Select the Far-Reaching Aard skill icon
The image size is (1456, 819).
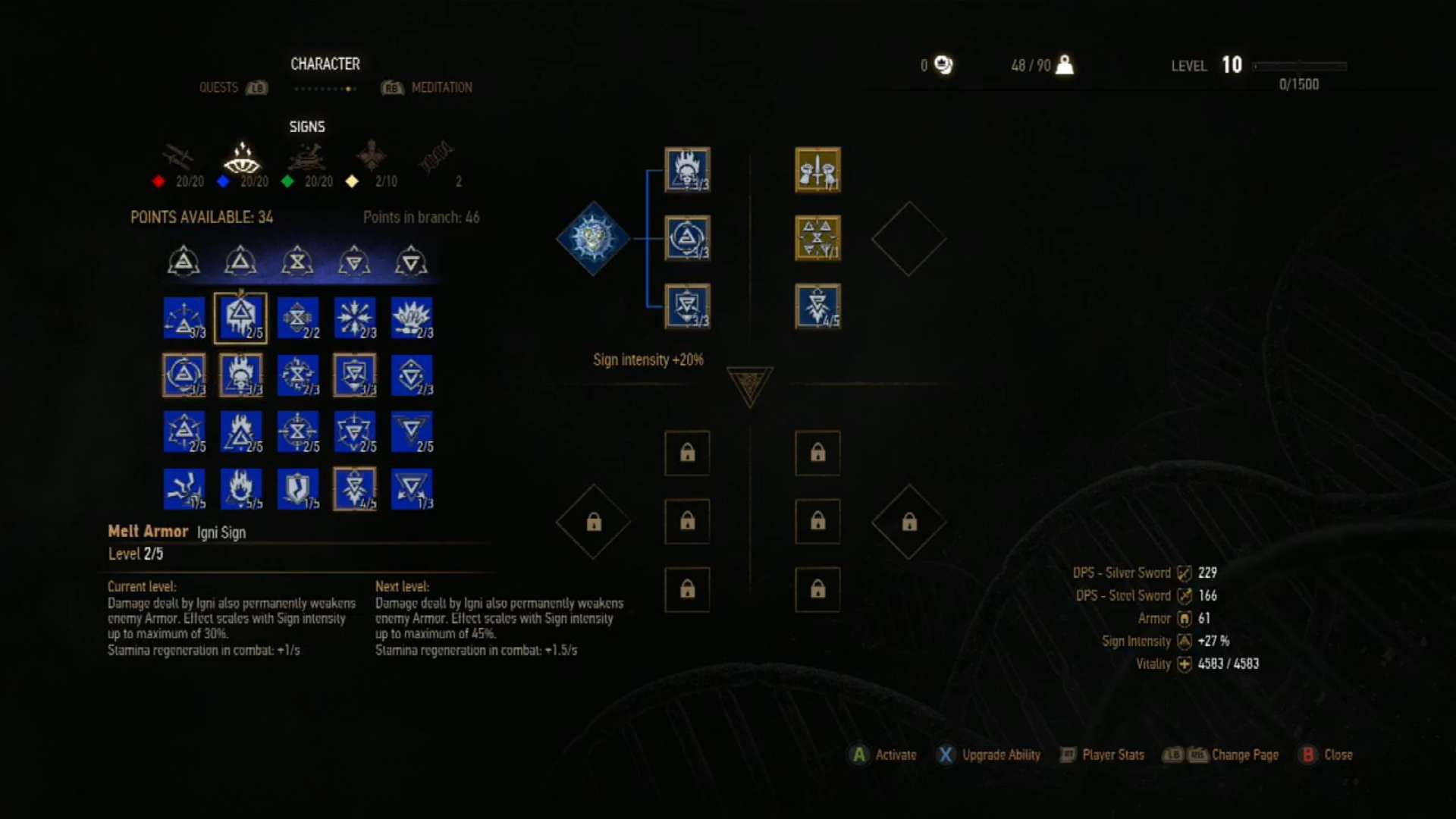coord(184,317)
